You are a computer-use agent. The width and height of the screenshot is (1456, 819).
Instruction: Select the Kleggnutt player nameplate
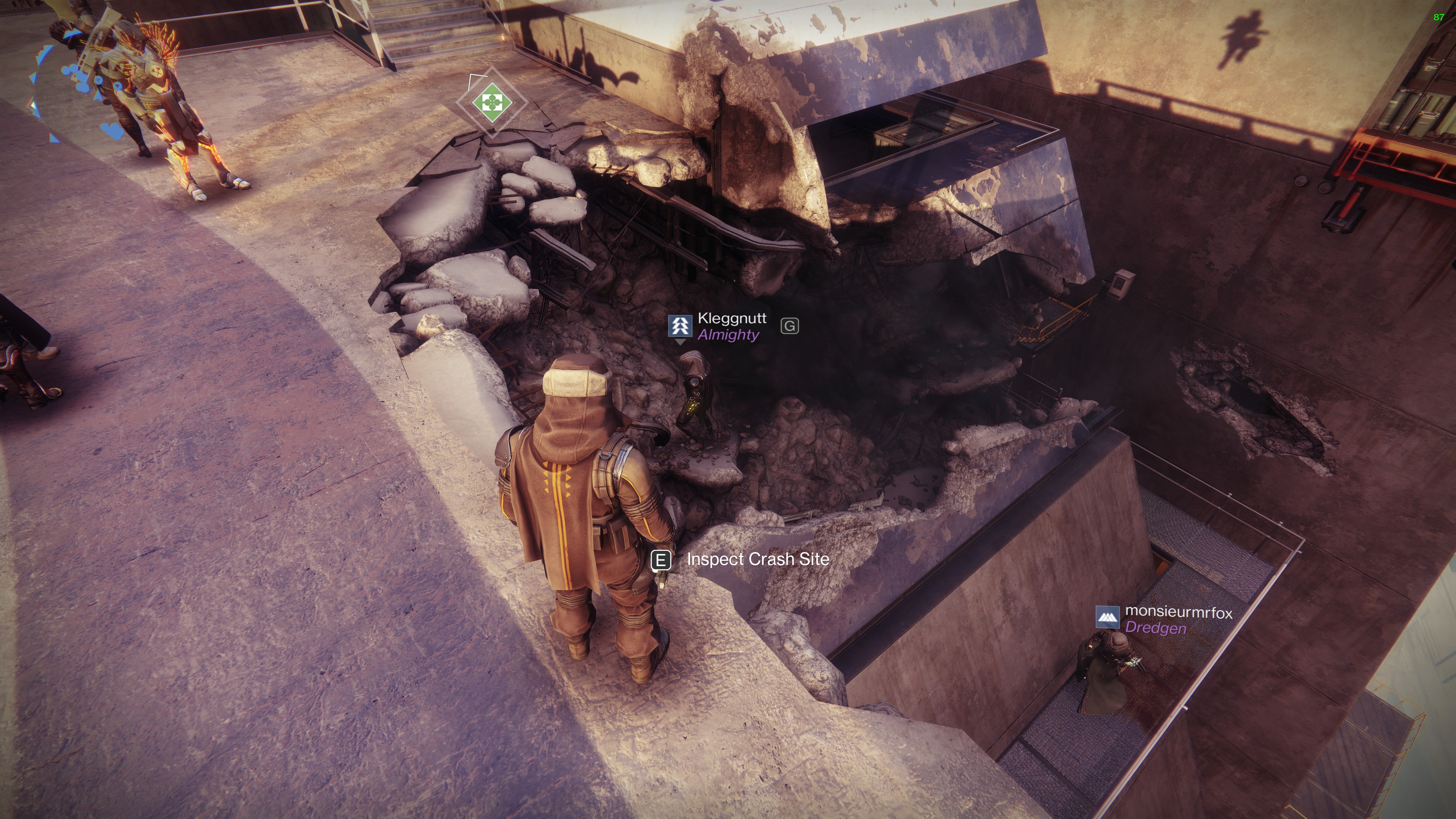(x=731, y=319)
